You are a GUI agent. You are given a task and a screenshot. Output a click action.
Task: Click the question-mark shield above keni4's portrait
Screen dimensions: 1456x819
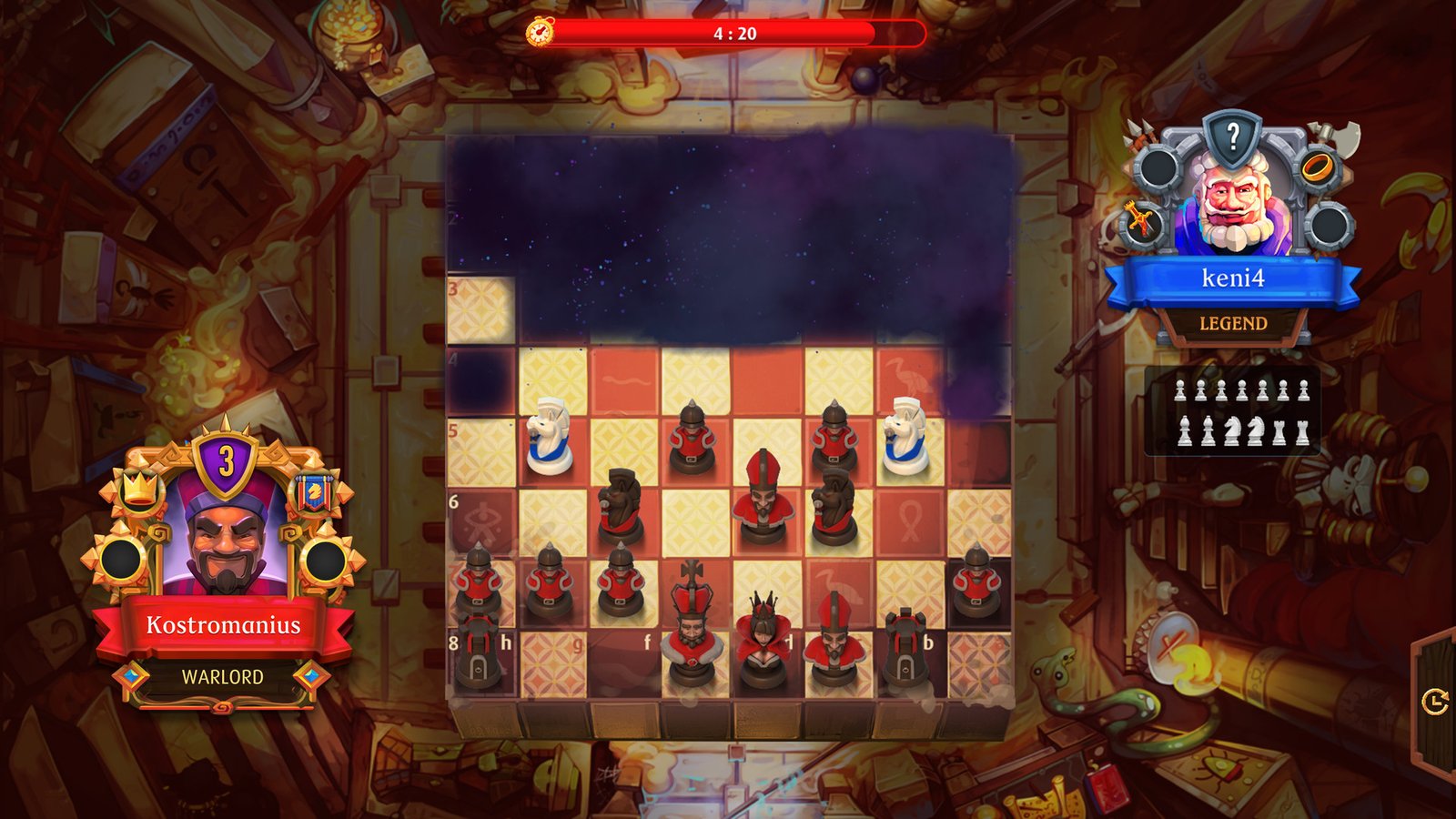pyautogui.click(x=1233, y=136)
